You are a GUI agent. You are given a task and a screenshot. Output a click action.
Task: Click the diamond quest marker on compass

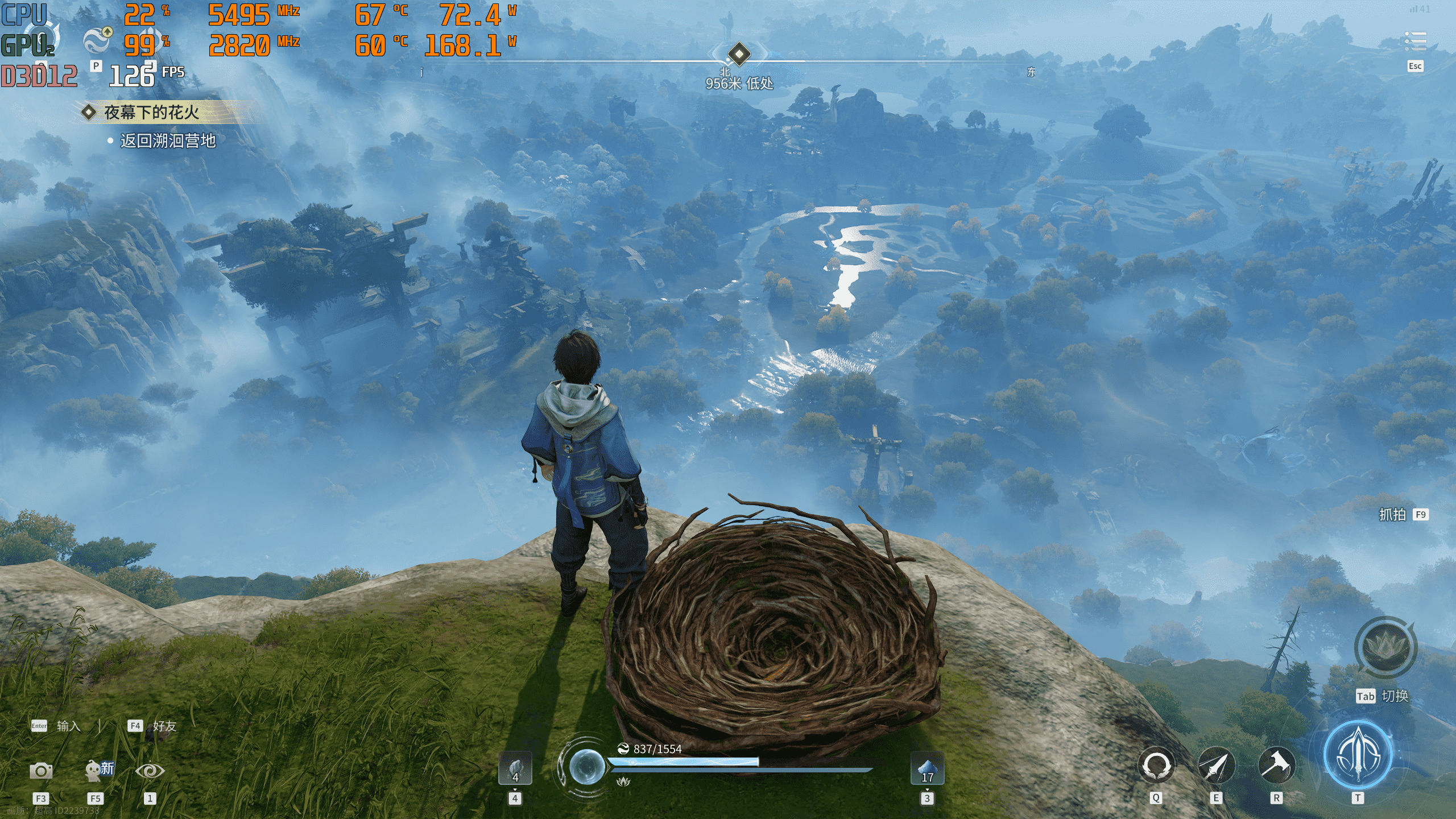tap(739, 54)
